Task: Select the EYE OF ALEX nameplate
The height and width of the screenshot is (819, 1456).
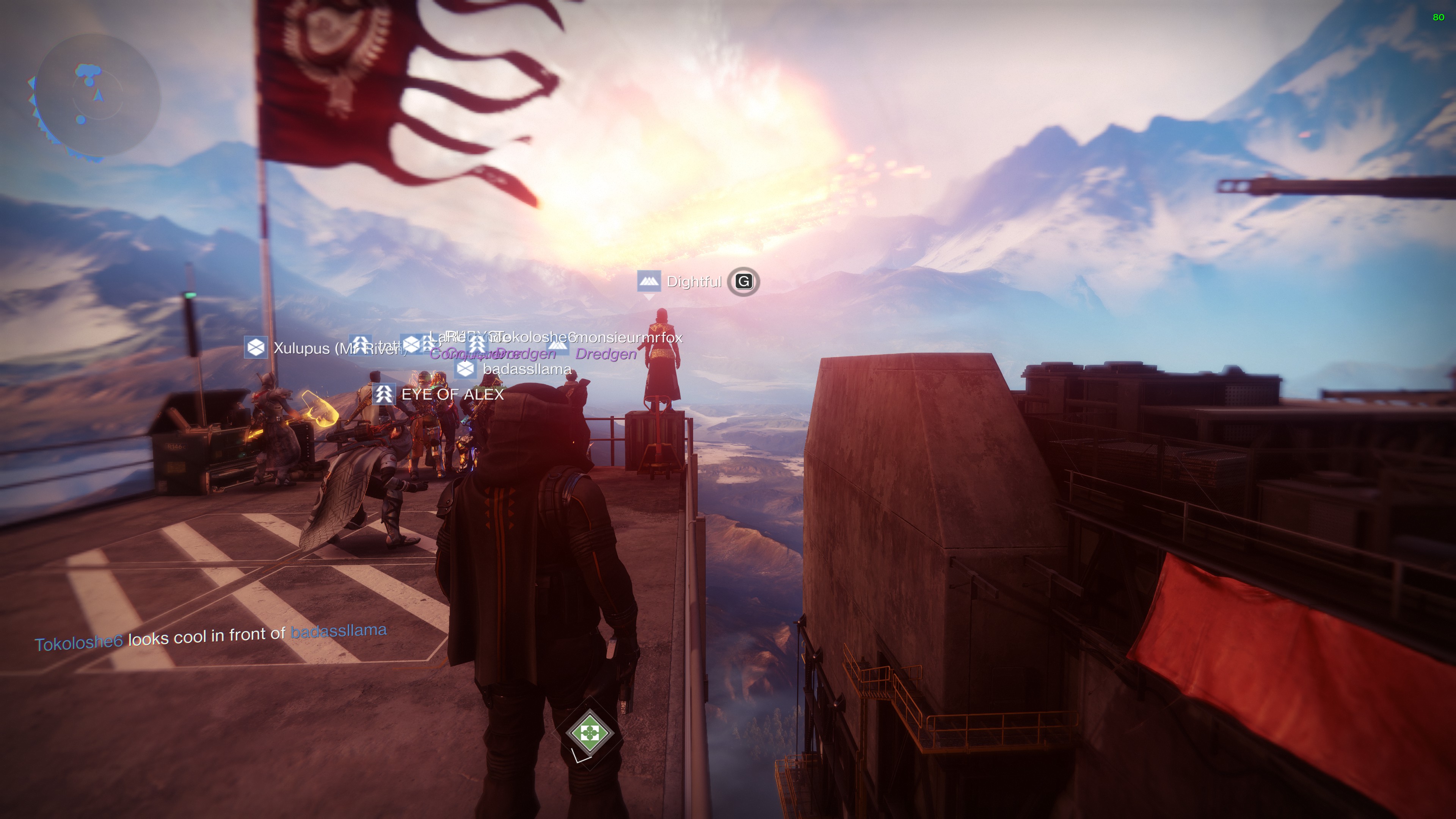Action: 452,394
